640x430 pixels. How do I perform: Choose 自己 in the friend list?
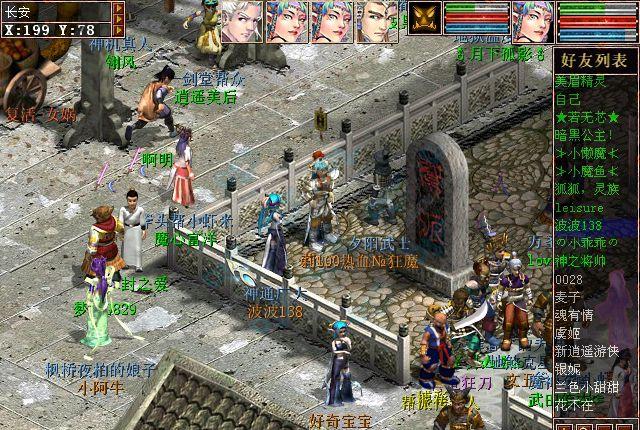(568, 100)
